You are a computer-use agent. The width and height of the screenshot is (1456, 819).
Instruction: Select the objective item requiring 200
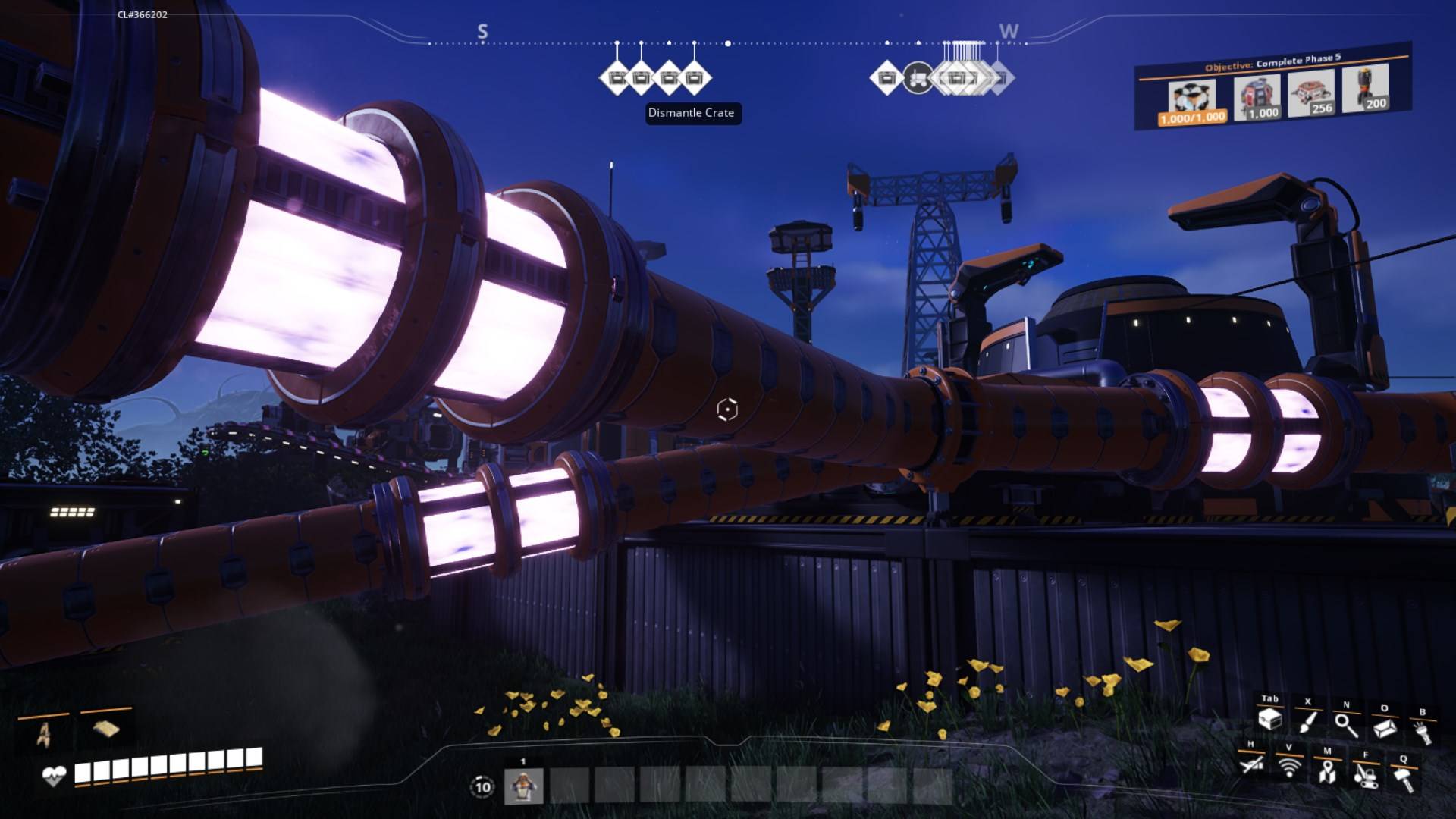coord(1365,89)
